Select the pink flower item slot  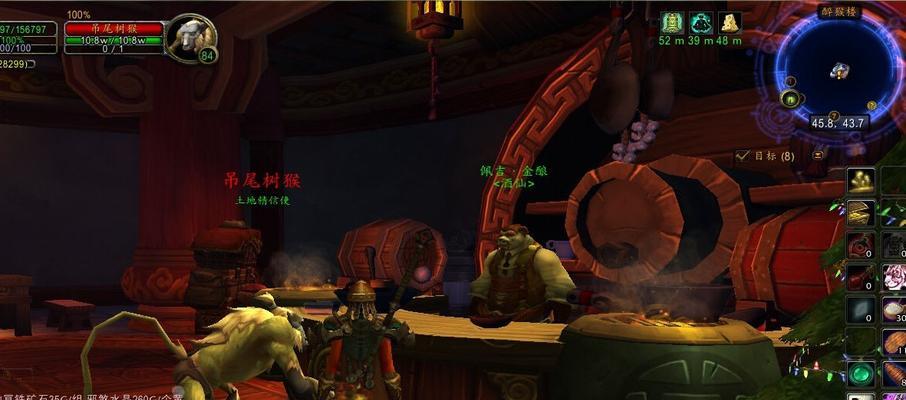tap(894, 278)
